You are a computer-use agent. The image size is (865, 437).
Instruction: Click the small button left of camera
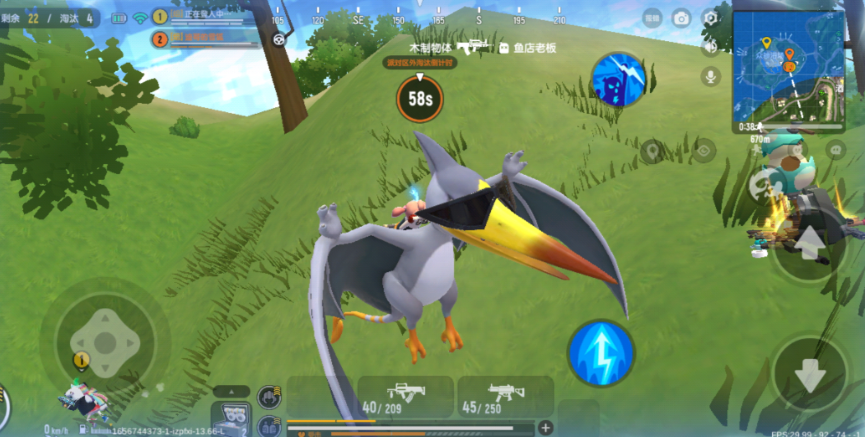coord(651,18)
